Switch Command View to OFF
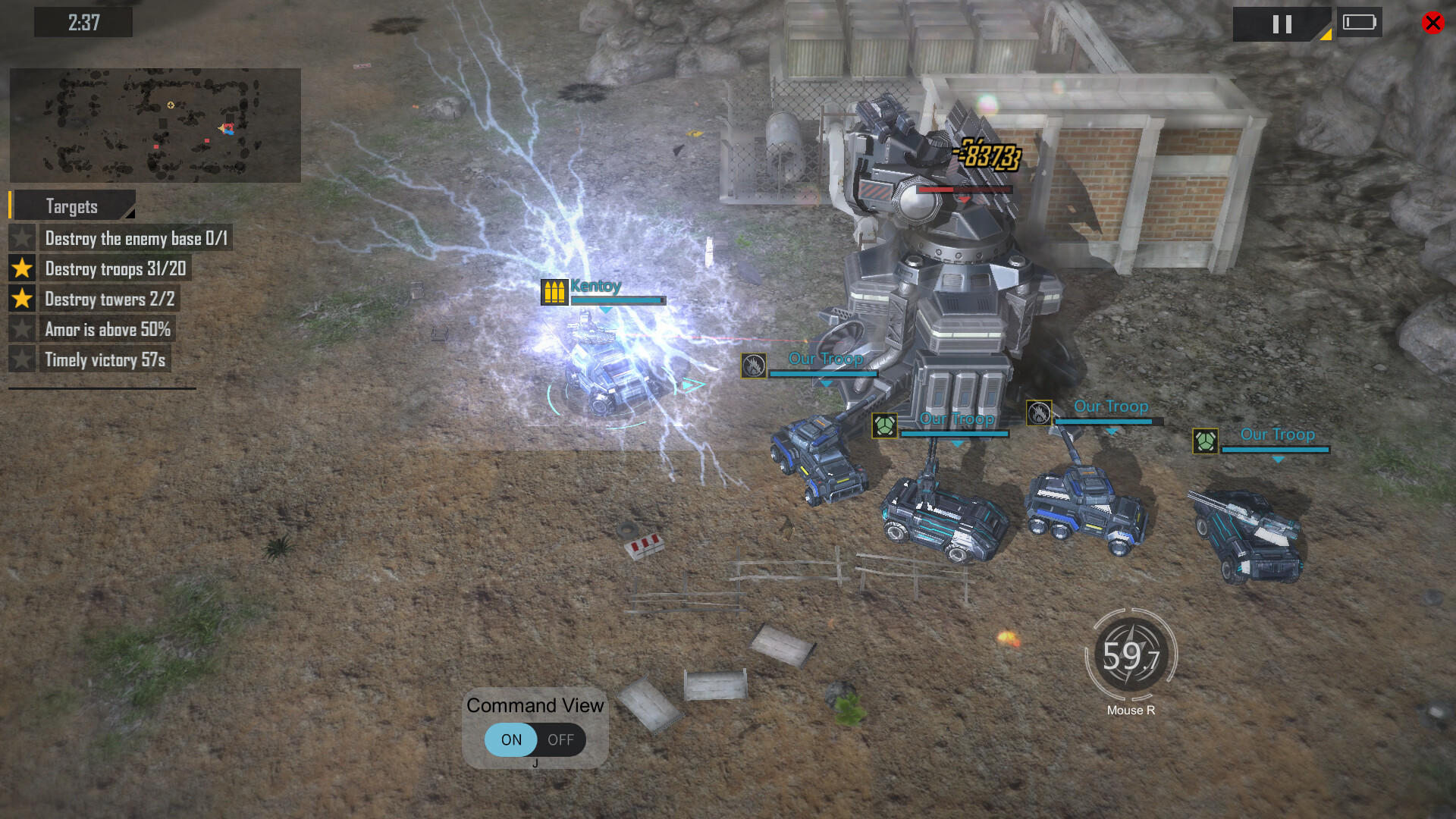This screenshot has width=1456, height=819. coord(560,739)
